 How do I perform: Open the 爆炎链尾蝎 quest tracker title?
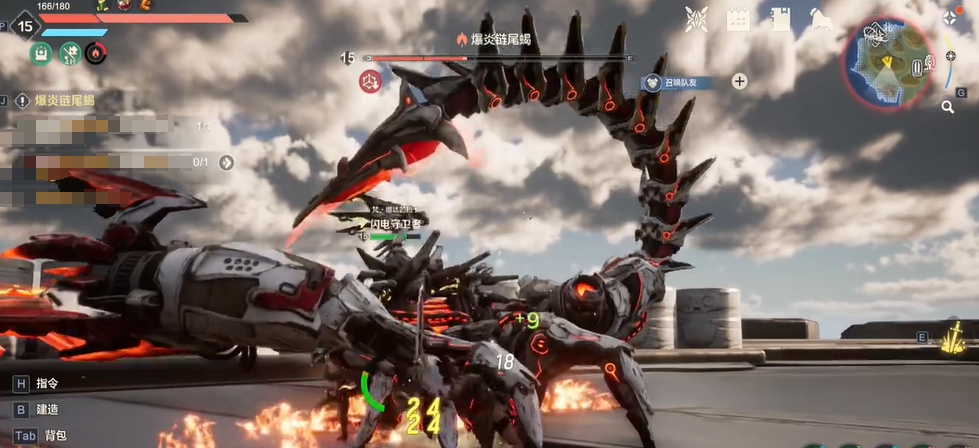(65, 100)
